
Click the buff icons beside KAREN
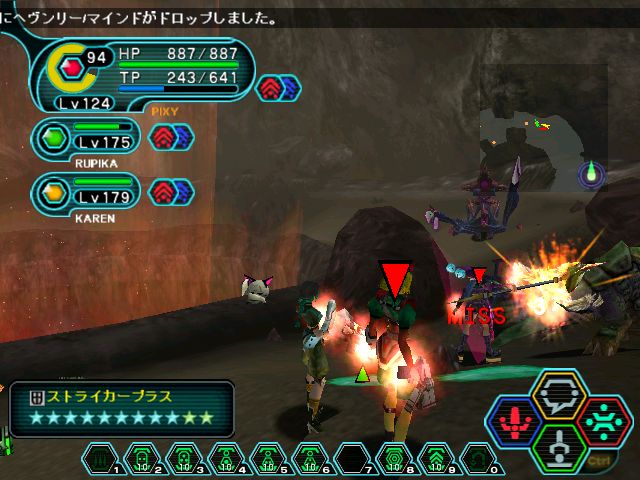click(x=169, y=190)
